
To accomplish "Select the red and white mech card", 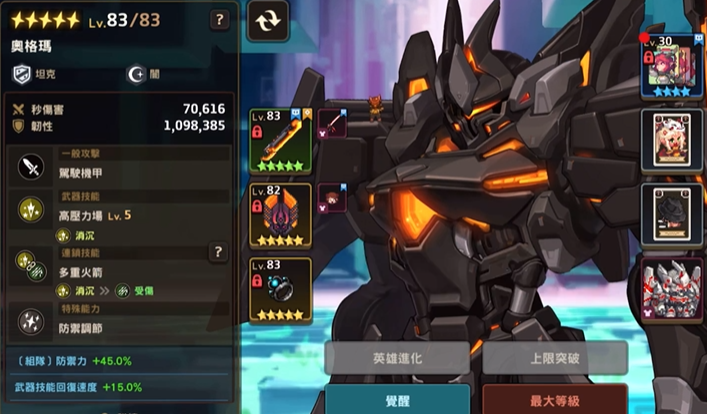I will (x=672, y=290).
